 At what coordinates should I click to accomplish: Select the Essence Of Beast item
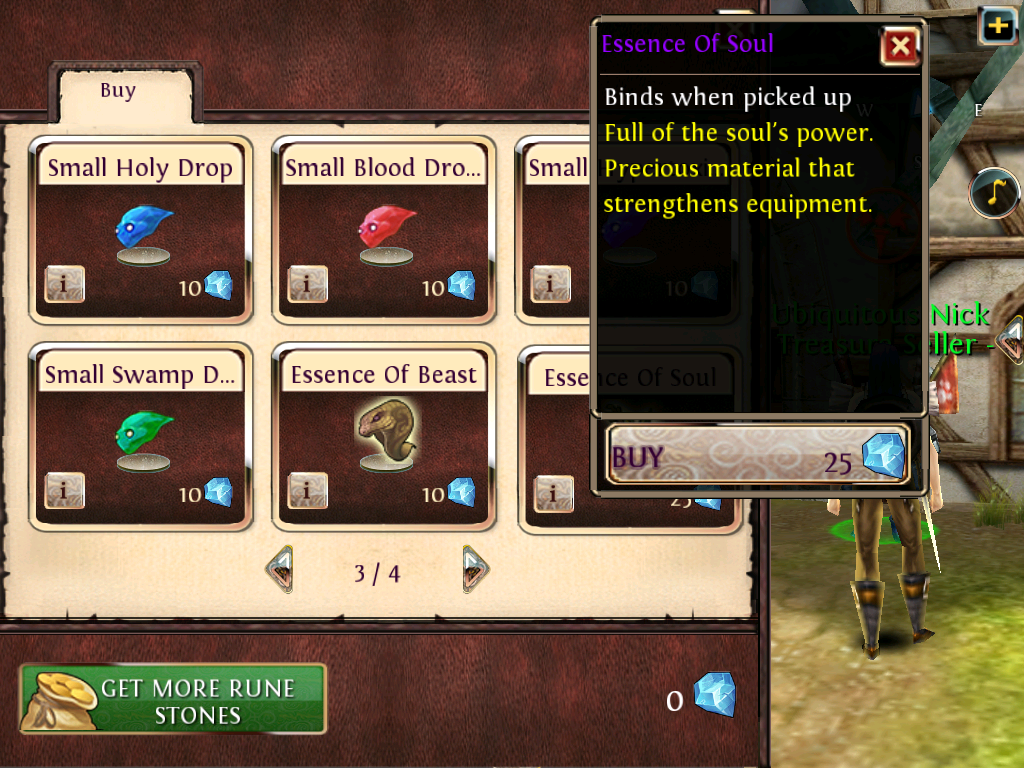tap(384, 437)
